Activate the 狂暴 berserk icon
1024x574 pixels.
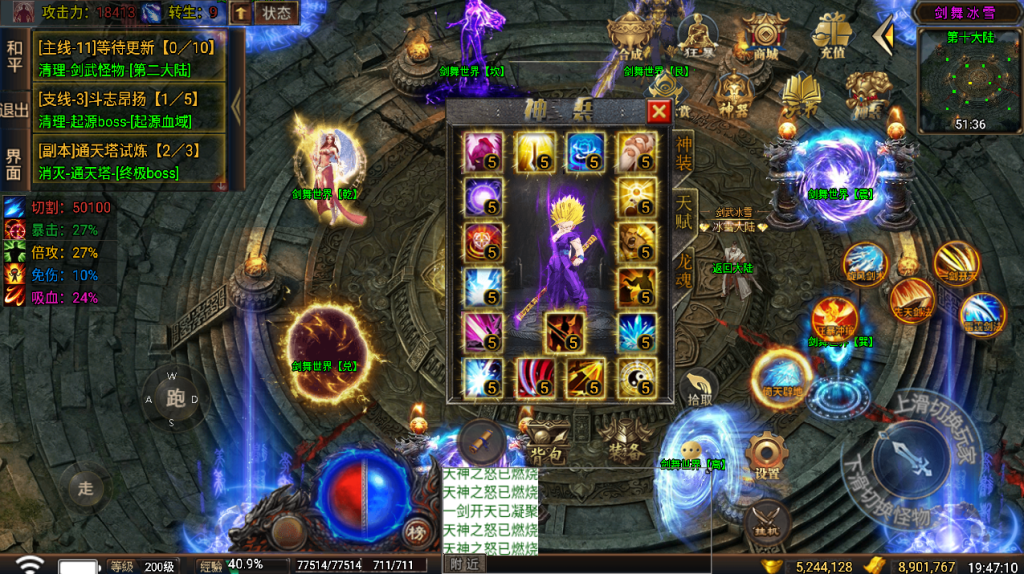click(697, 37)
